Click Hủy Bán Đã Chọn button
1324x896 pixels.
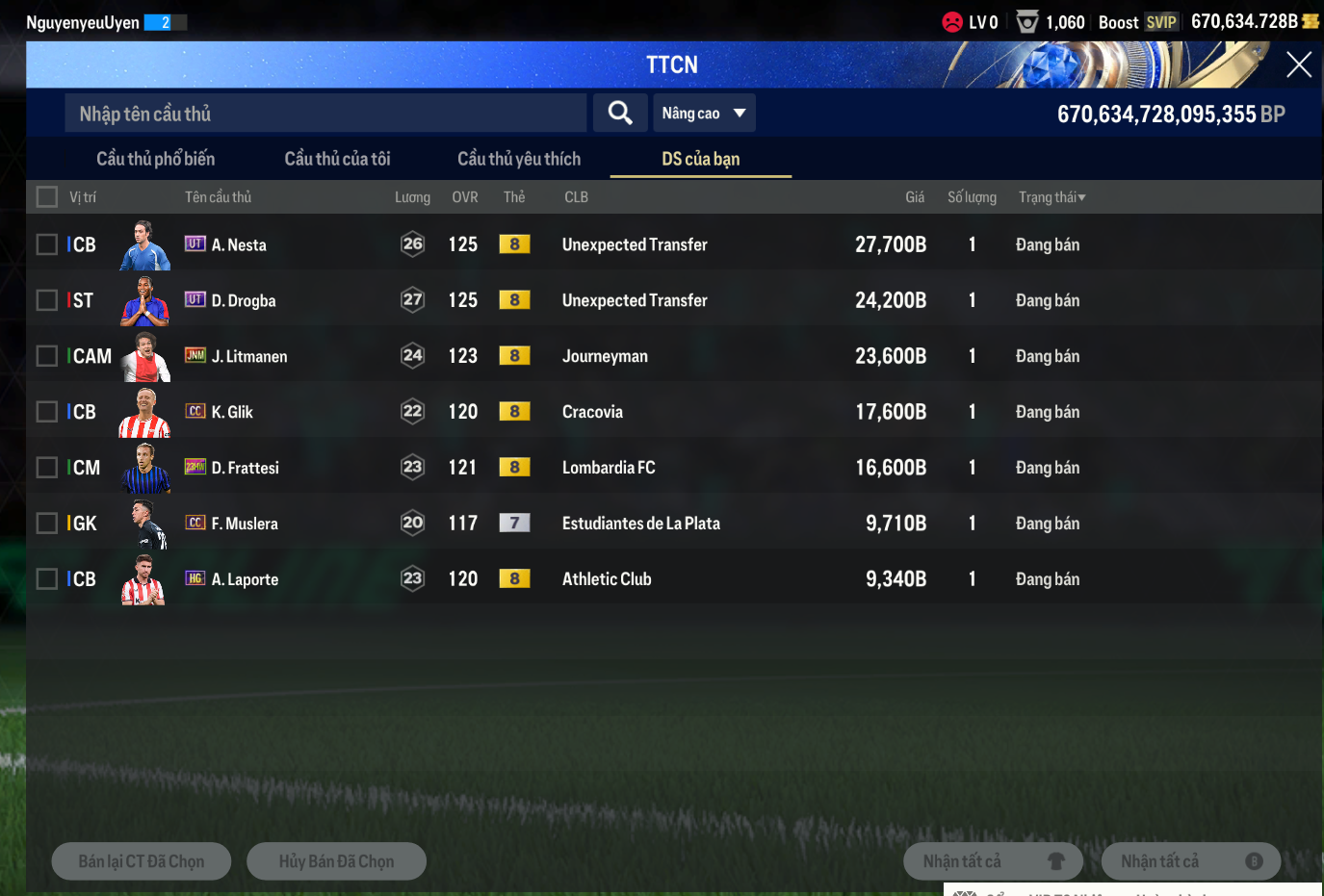(336, 861)
